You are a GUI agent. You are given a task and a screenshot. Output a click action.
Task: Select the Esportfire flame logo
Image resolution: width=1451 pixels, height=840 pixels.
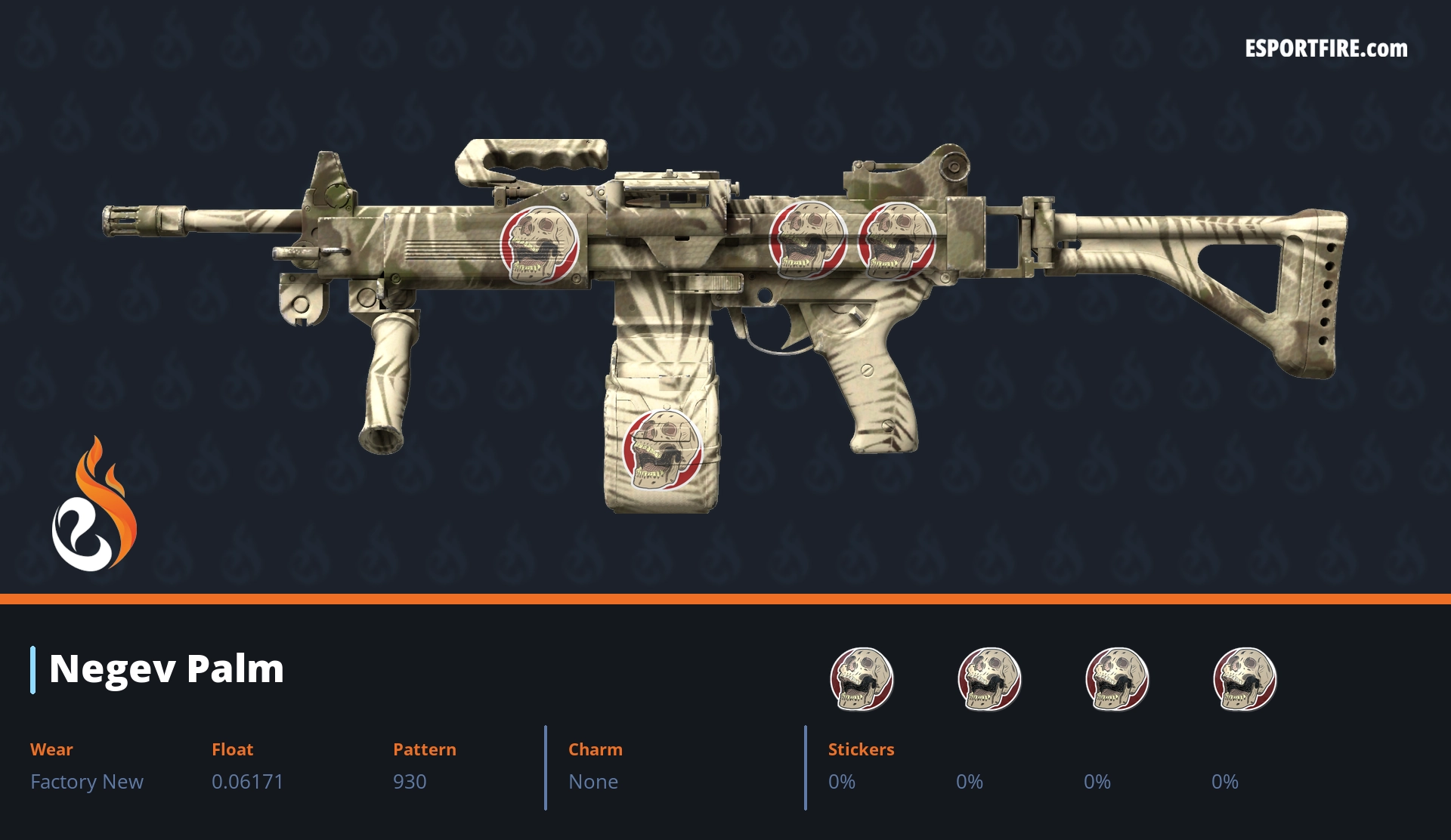(94, 506)
